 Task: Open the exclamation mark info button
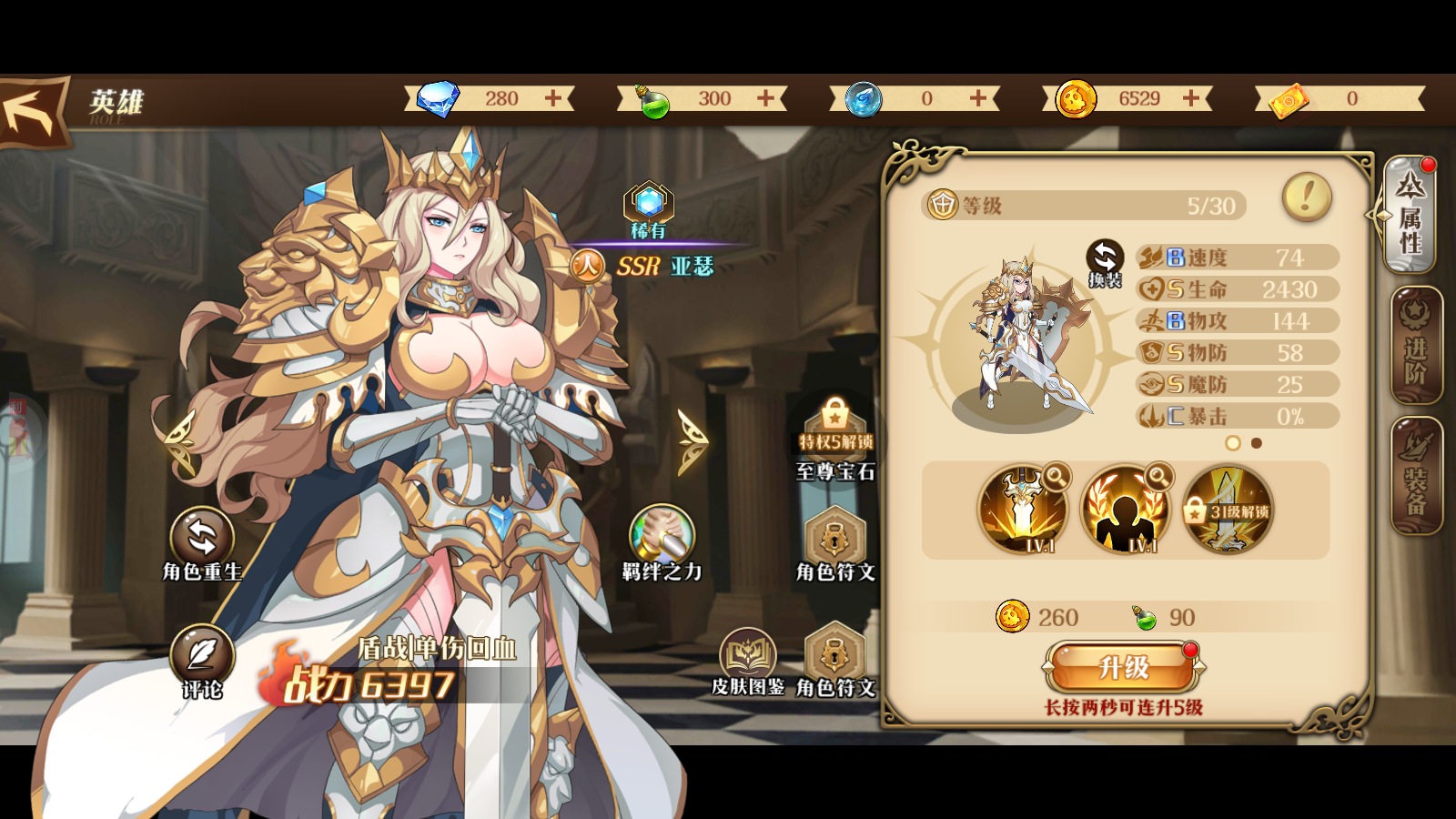[1306, 197]
